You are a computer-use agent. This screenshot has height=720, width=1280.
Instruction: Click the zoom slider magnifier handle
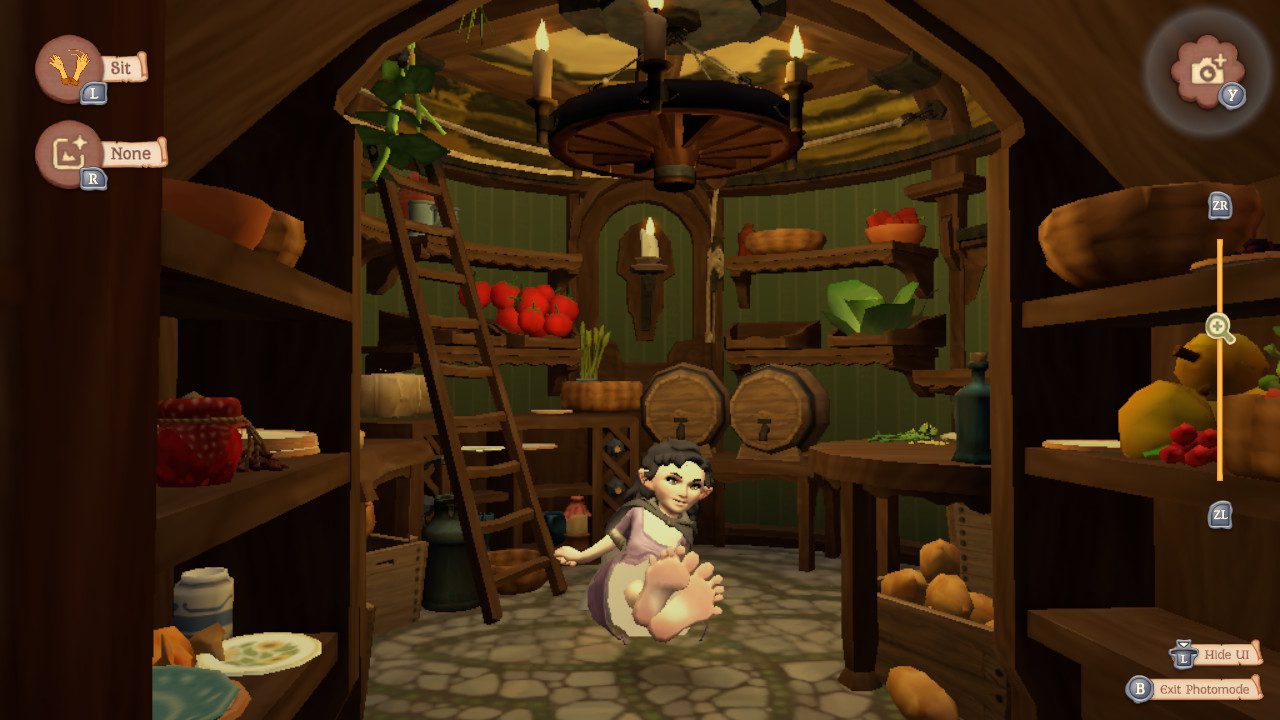[x=1218, y=327]
